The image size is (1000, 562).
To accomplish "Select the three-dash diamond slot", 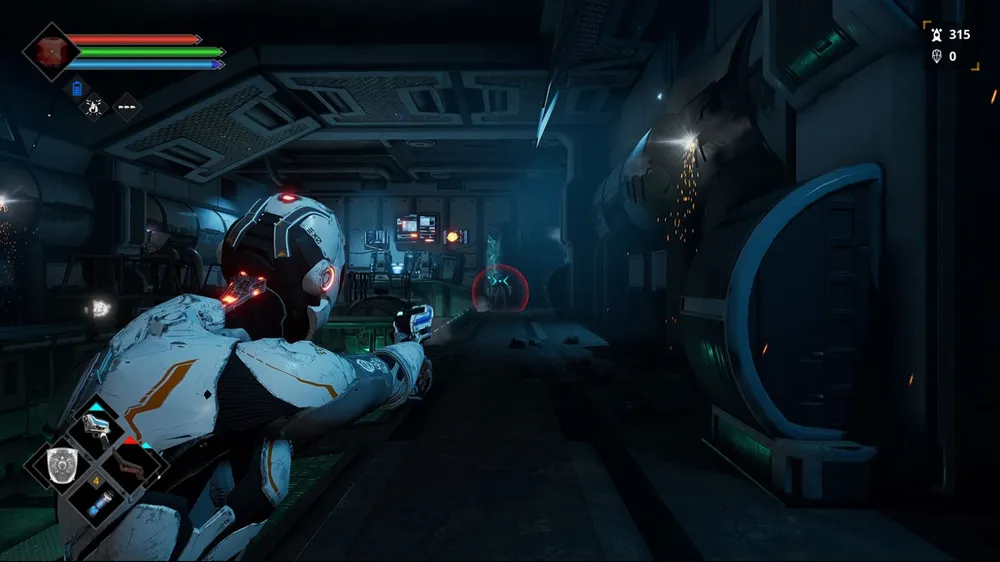I will coord(127,106).
